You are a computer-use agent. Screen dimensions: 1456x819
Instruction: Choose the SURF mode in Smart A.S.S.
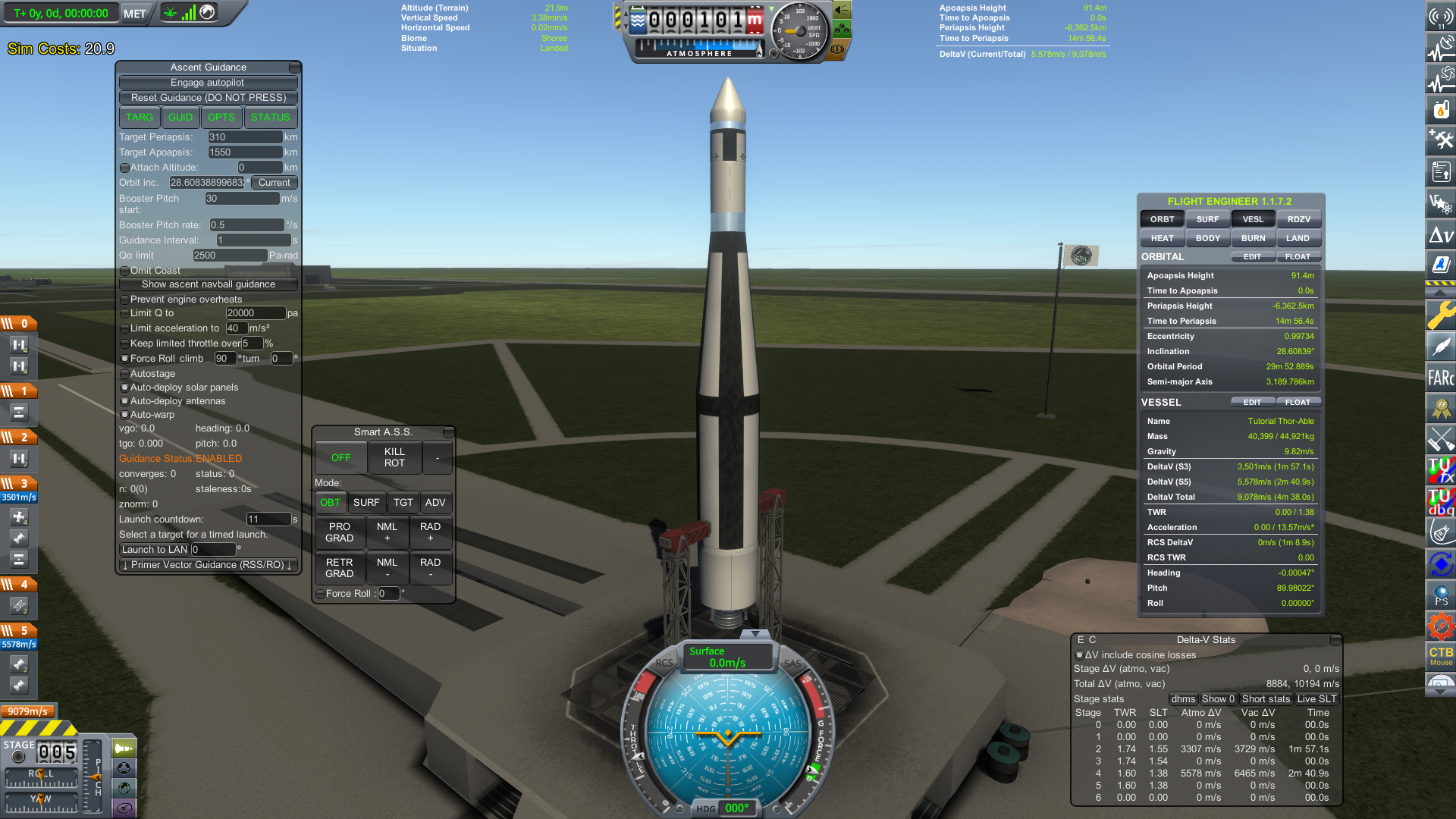(366, 503)
